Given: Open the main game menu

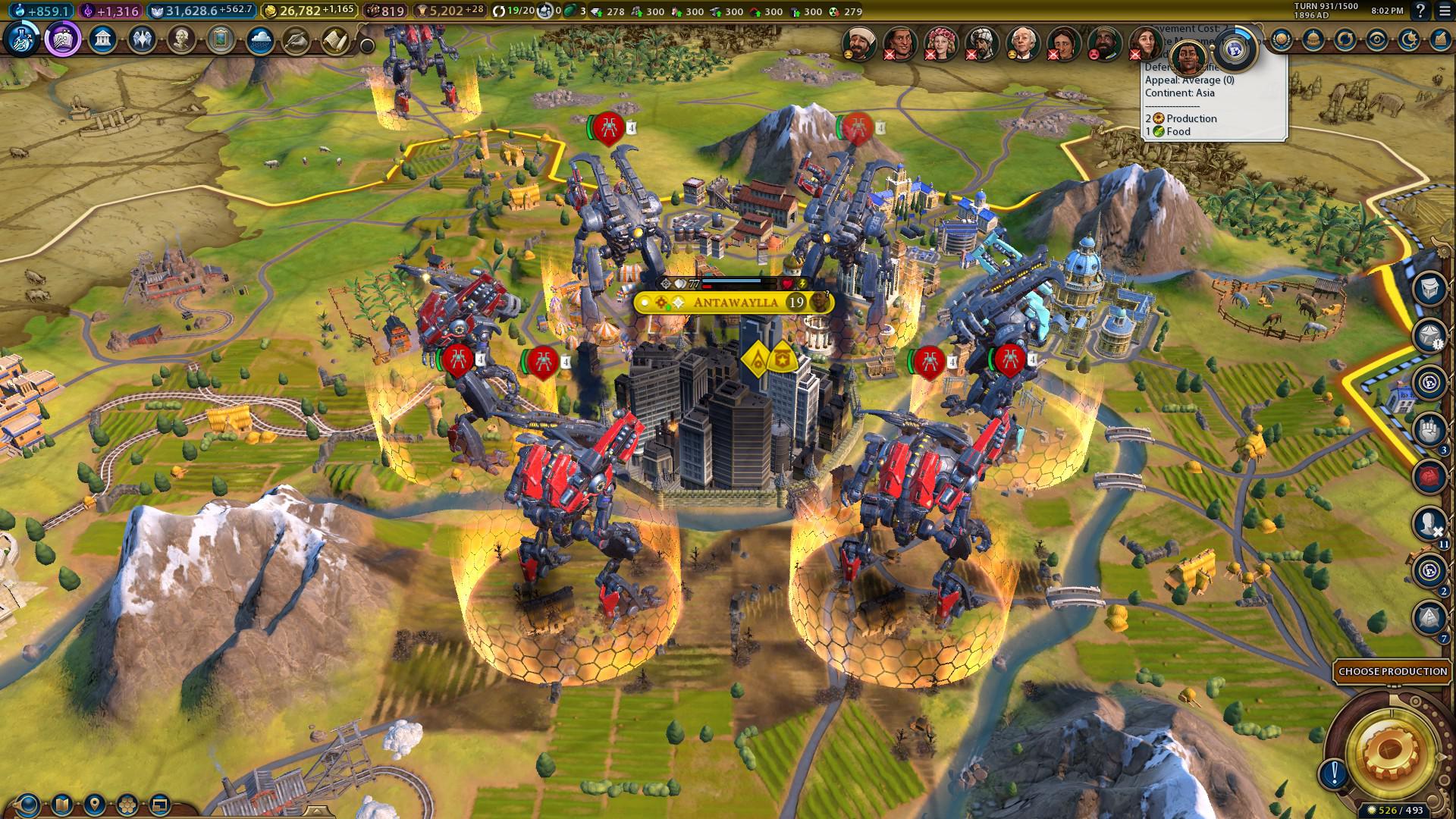Looking at the screenshot, I should coord(1444,11).
